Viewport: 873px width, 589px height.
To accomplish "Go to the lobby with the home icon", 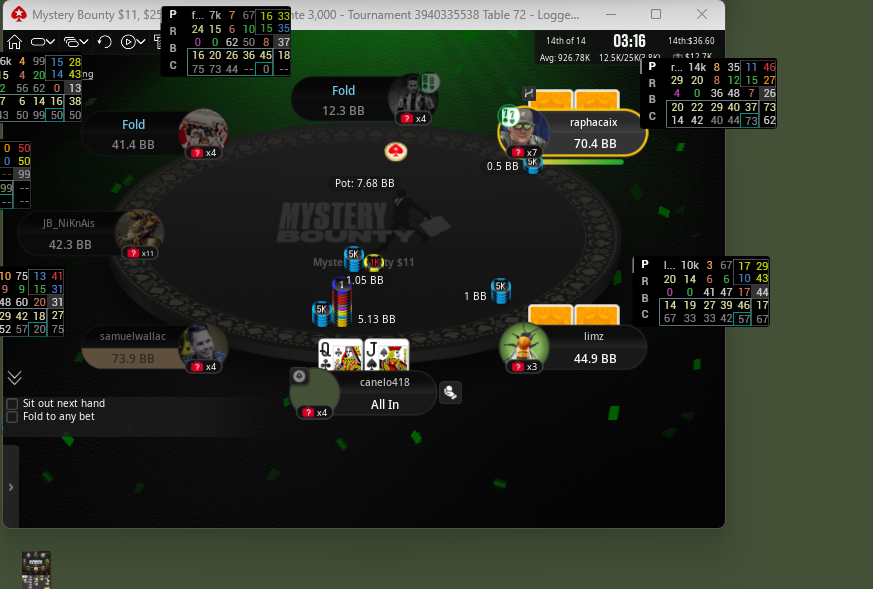I will pyautogui.click(x=14, y=42).
